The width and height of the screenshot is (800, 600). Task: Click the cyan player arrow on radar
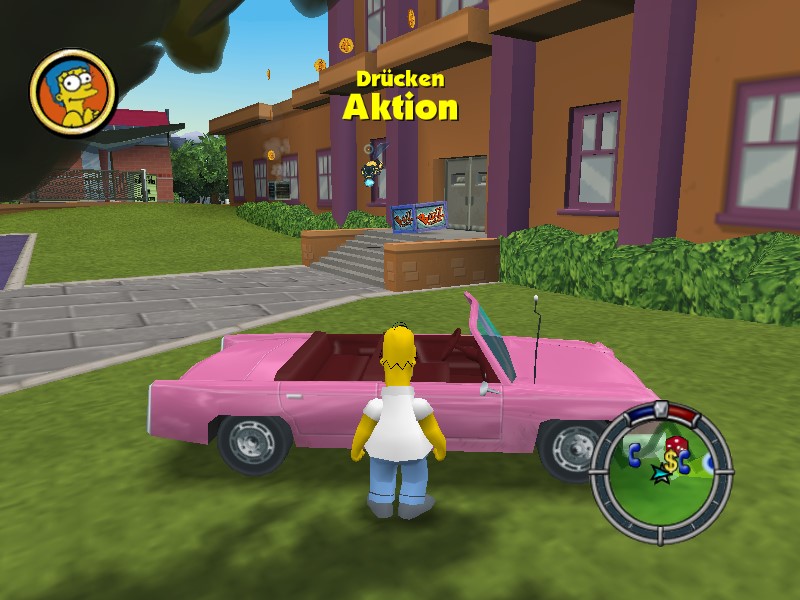pyautogui.click(x=658, y=474)
